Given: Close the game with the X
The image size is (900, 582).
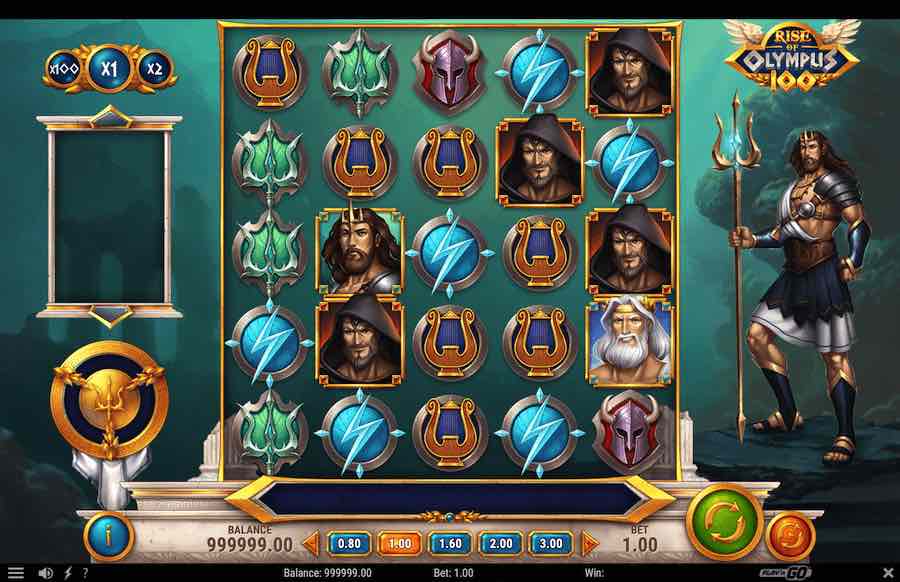Looking at the screenshot, I should click(887, 573).
